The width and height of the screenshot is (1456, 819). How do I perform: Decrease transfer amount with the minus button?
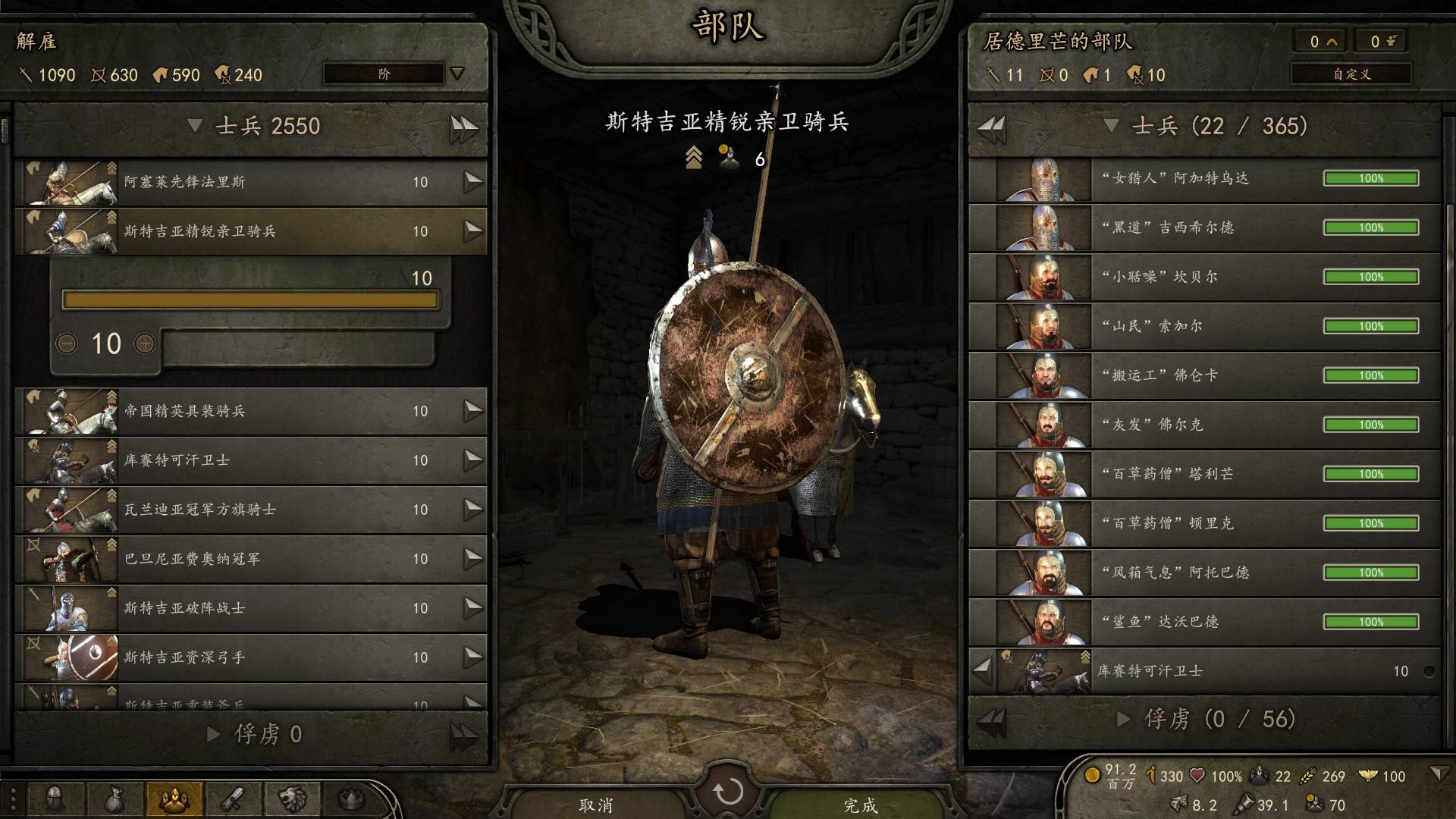tap(67, 344)
